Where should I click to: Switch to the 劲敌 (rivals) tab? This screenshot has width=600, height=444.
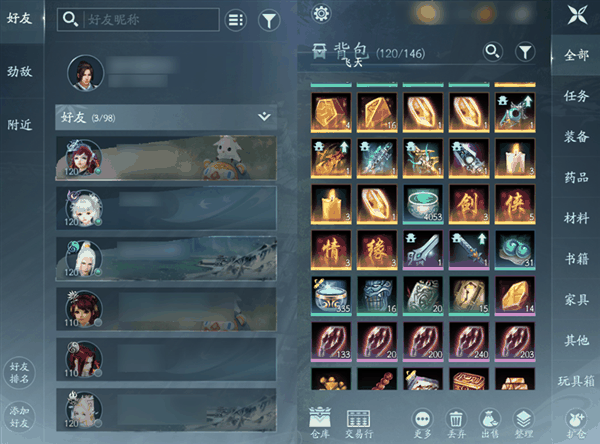click(19, 72)
